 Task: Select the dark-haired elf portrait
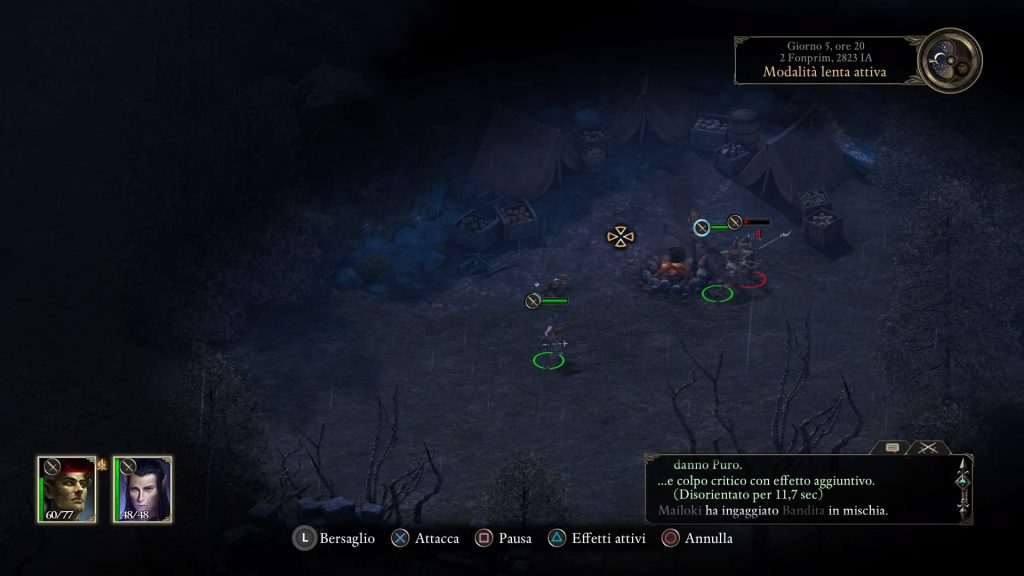point(142,488)
